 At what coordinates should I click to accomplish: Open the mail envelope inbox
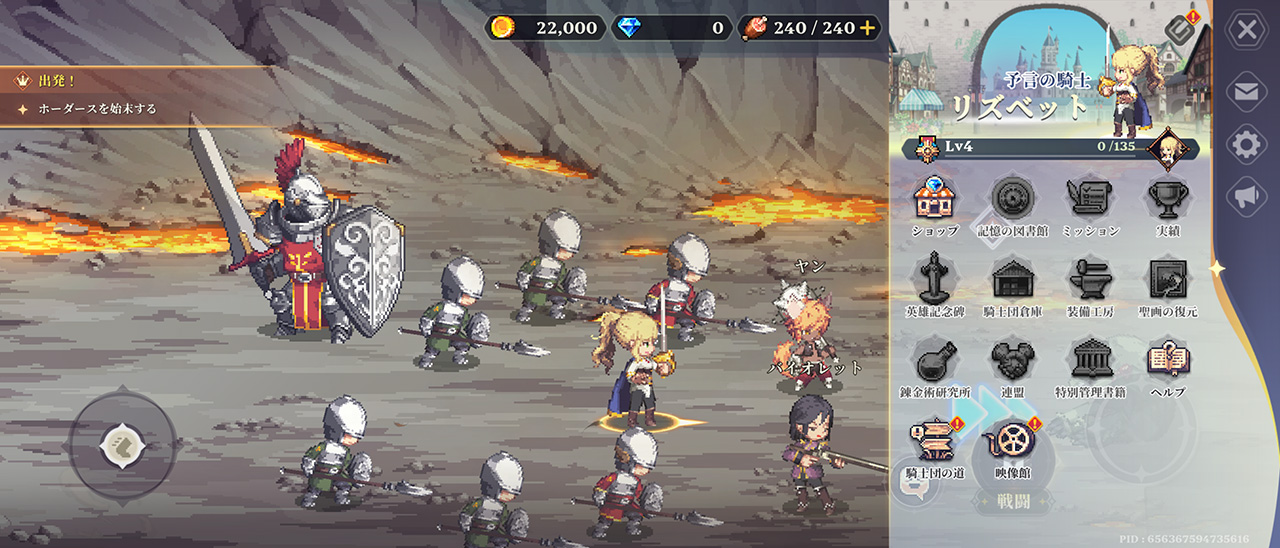click(1246, 92)
